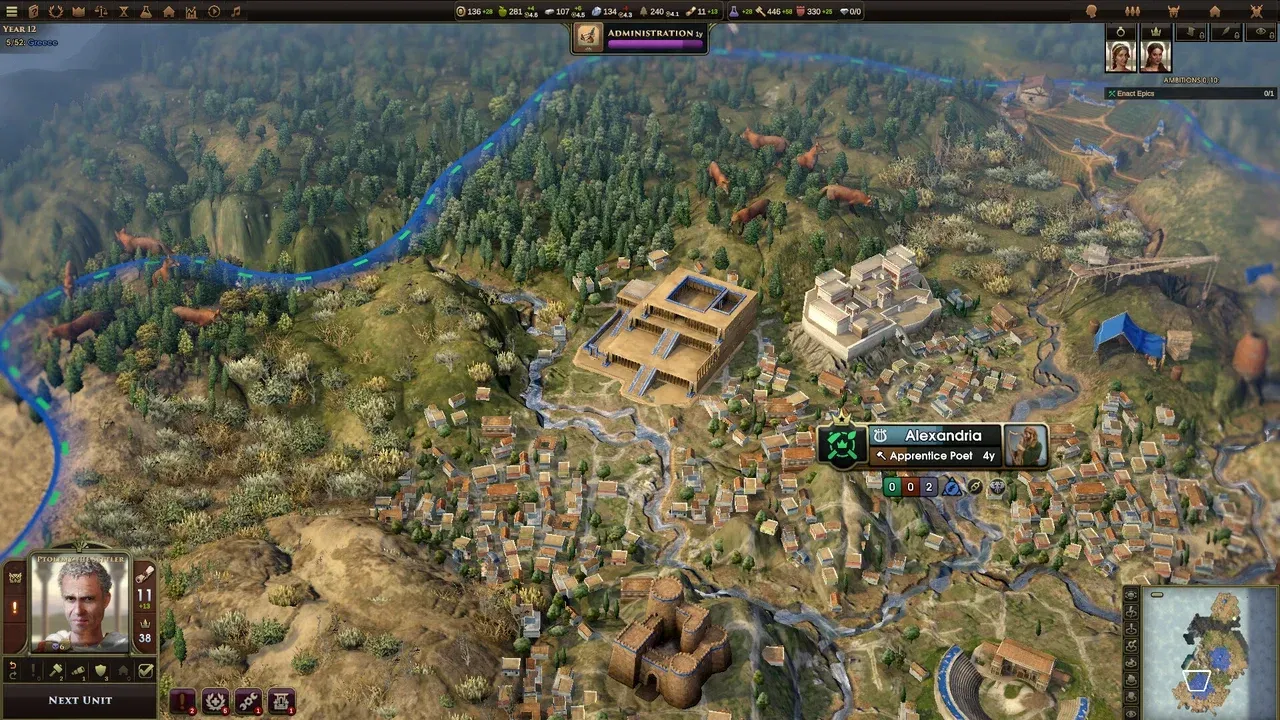Open the military panel via helmet icon top-right

pyautogui.click(x=1174, y=11)
